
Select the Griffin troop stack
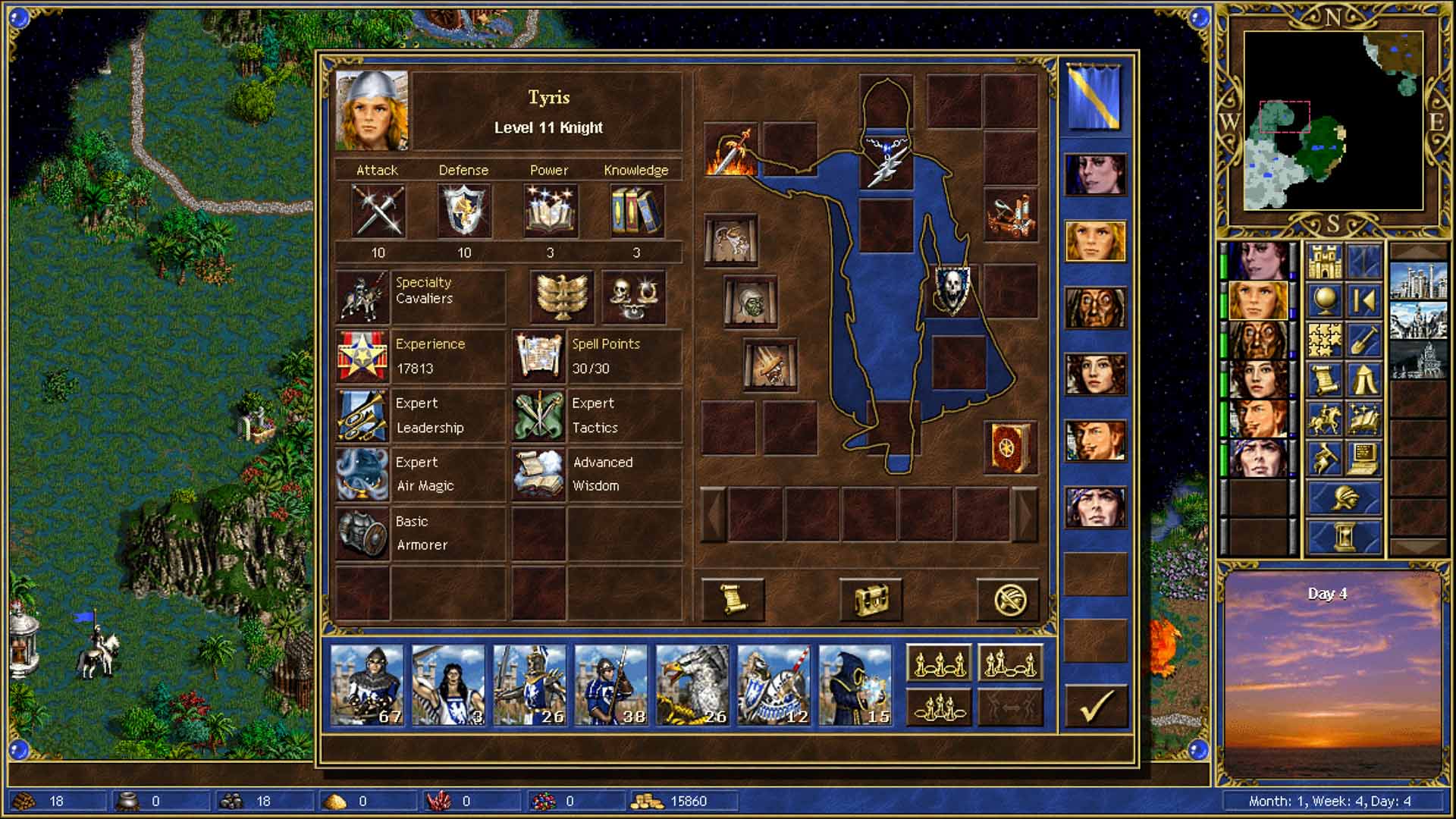coord(692,686)
